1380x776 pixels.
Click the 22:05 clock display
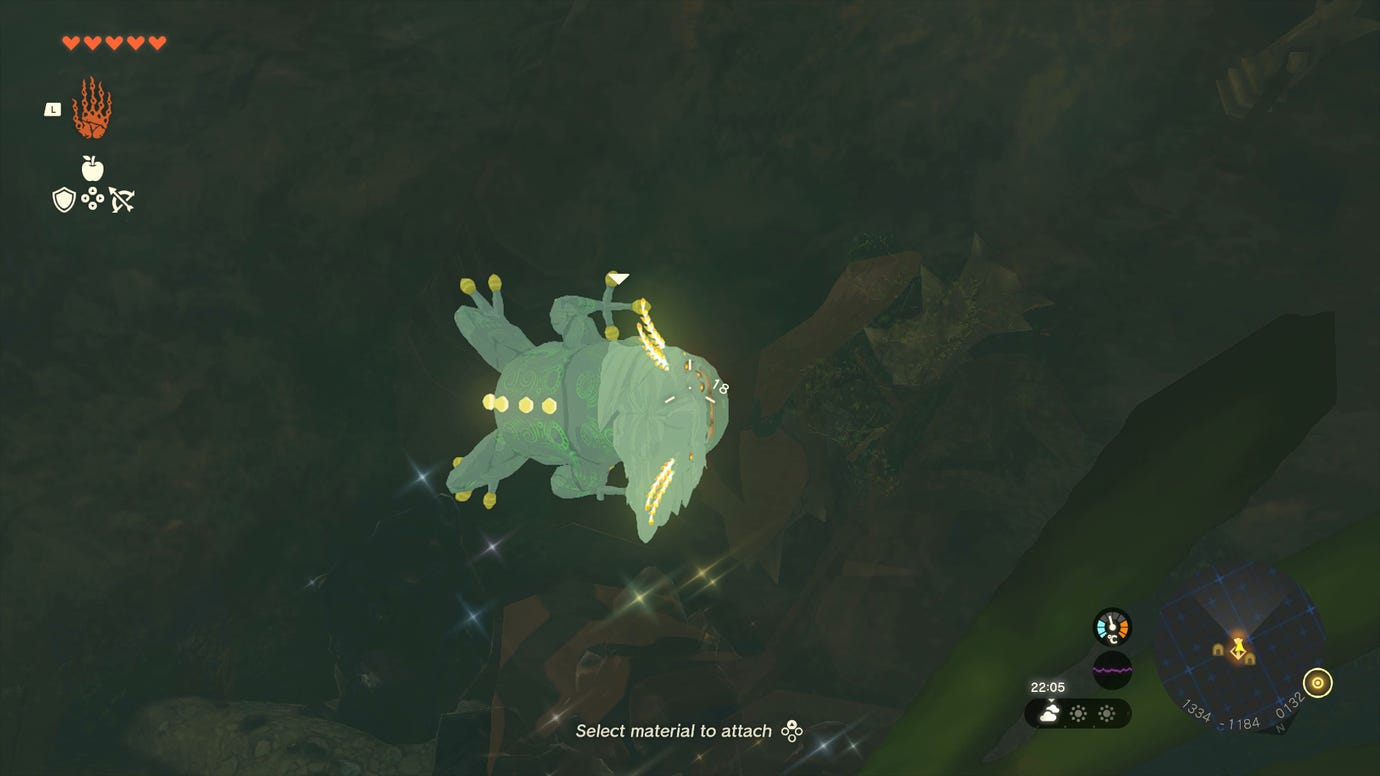click(x=1047, y=686)
